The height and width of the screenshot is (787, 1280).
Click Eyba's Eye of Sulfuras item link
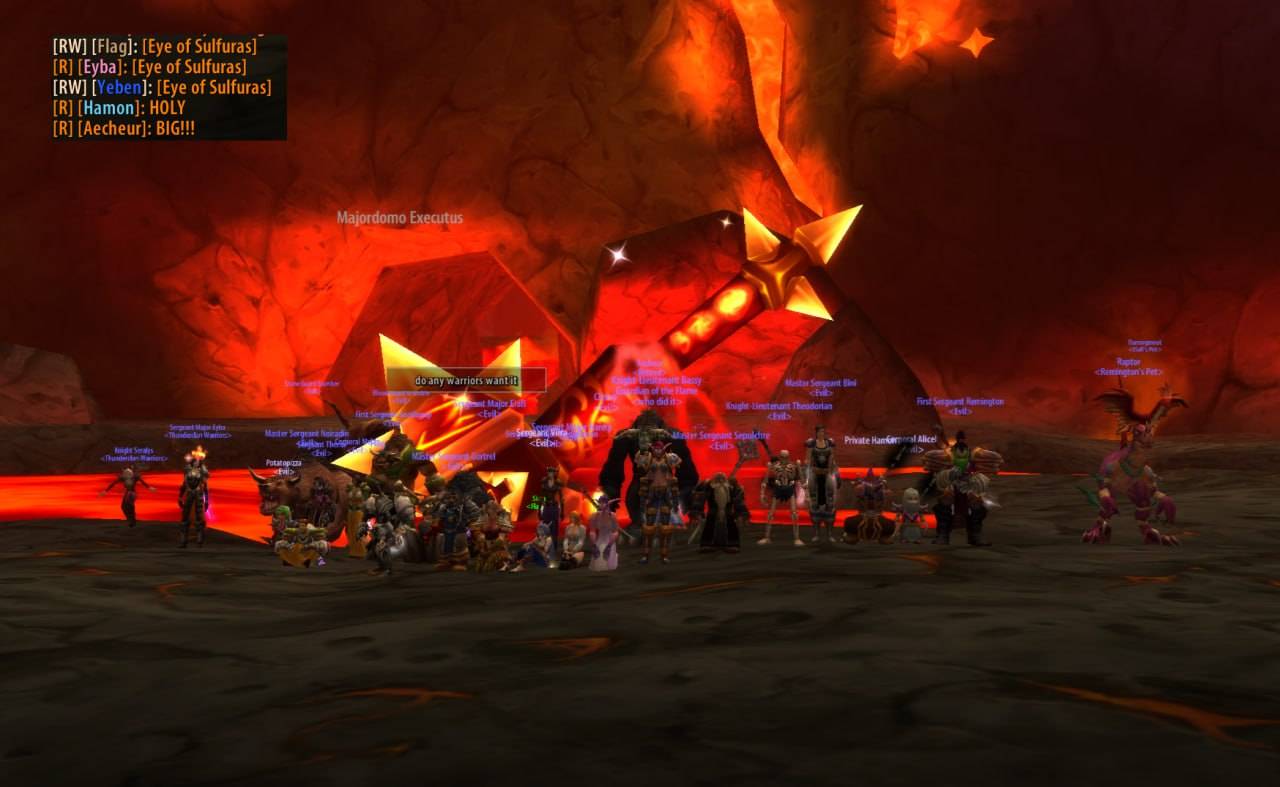pyautogui.click(x=189, y=67)
